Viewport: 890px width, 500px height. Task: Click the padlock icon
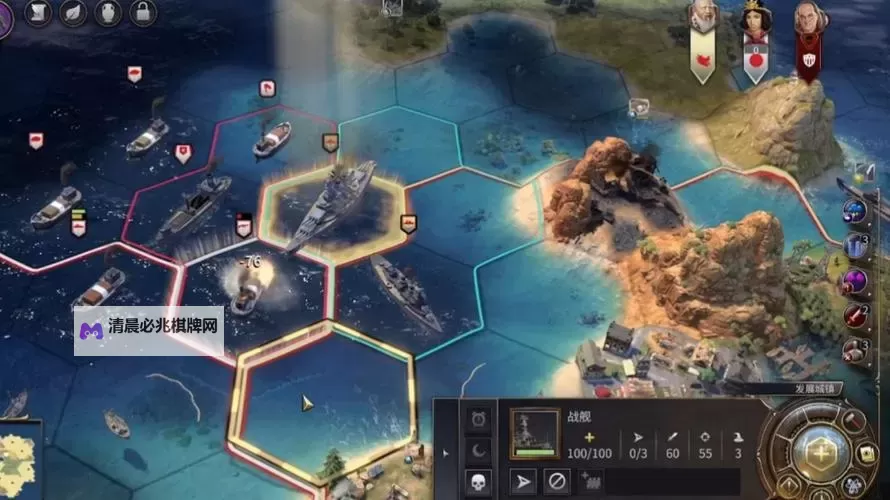coord(144,13)
